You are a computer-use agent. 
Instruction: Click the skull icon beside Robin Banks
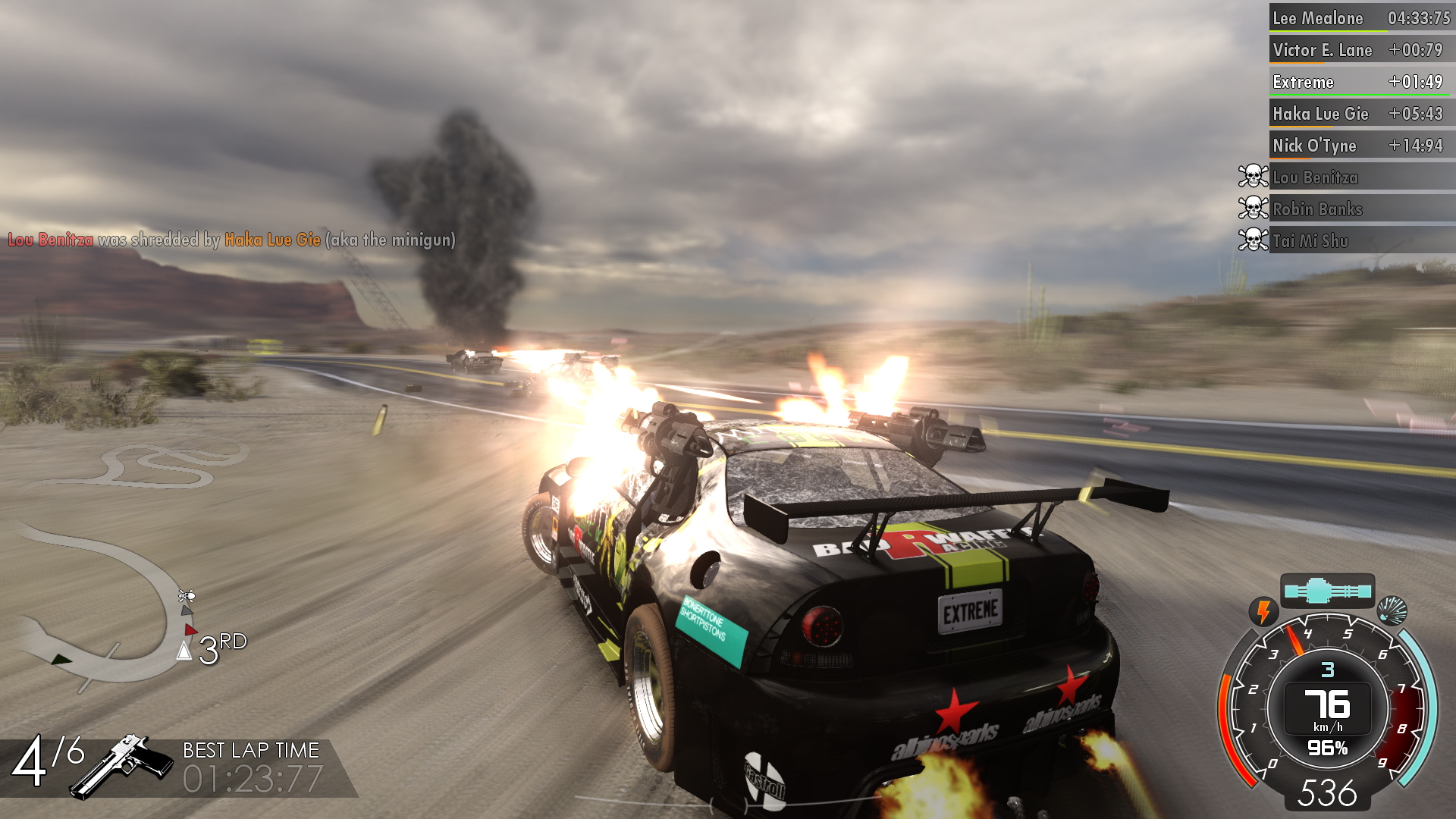click(1254, 209)
